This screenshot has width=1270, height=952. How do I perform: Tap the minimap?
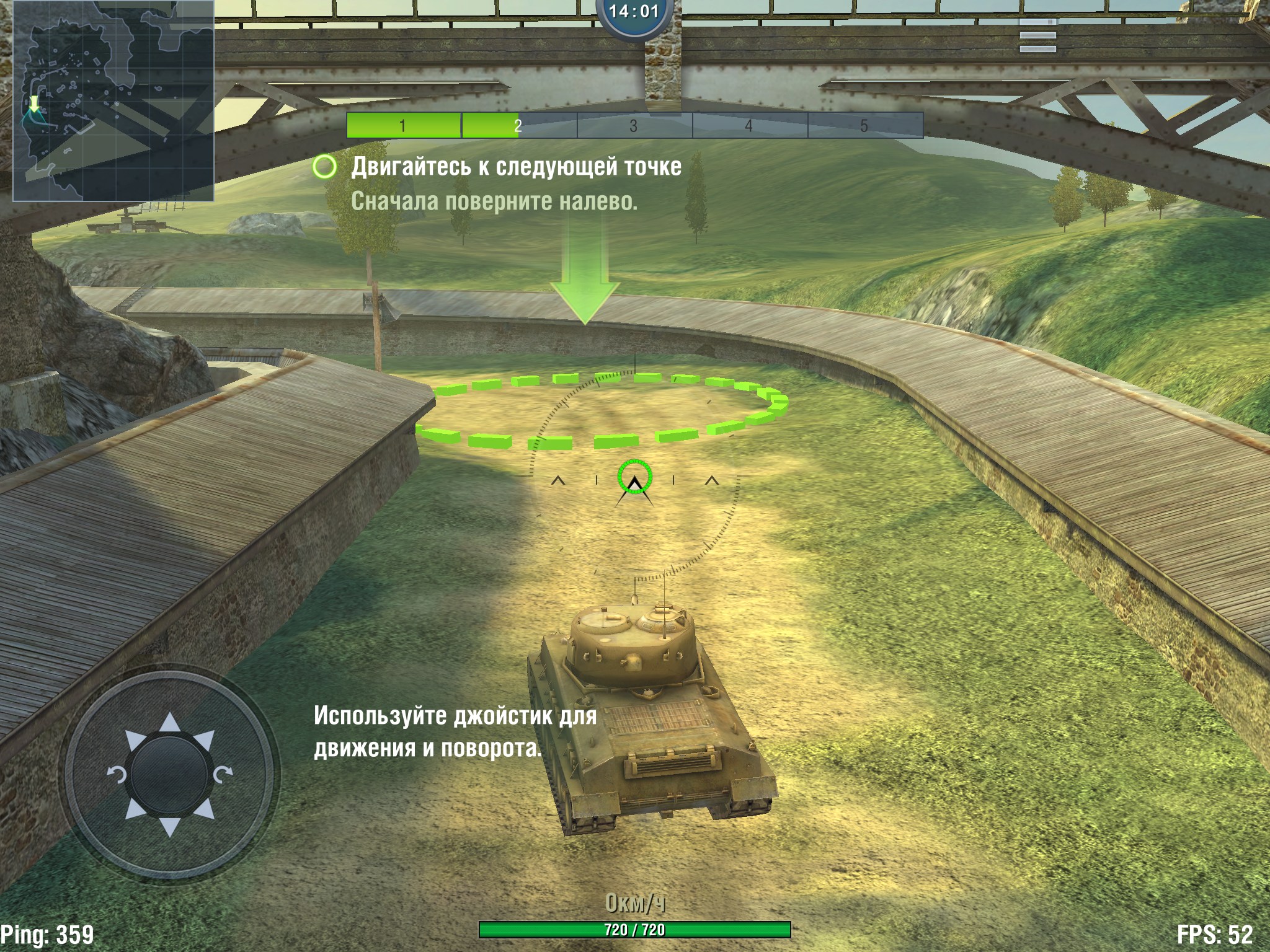(x=113, y=101)
